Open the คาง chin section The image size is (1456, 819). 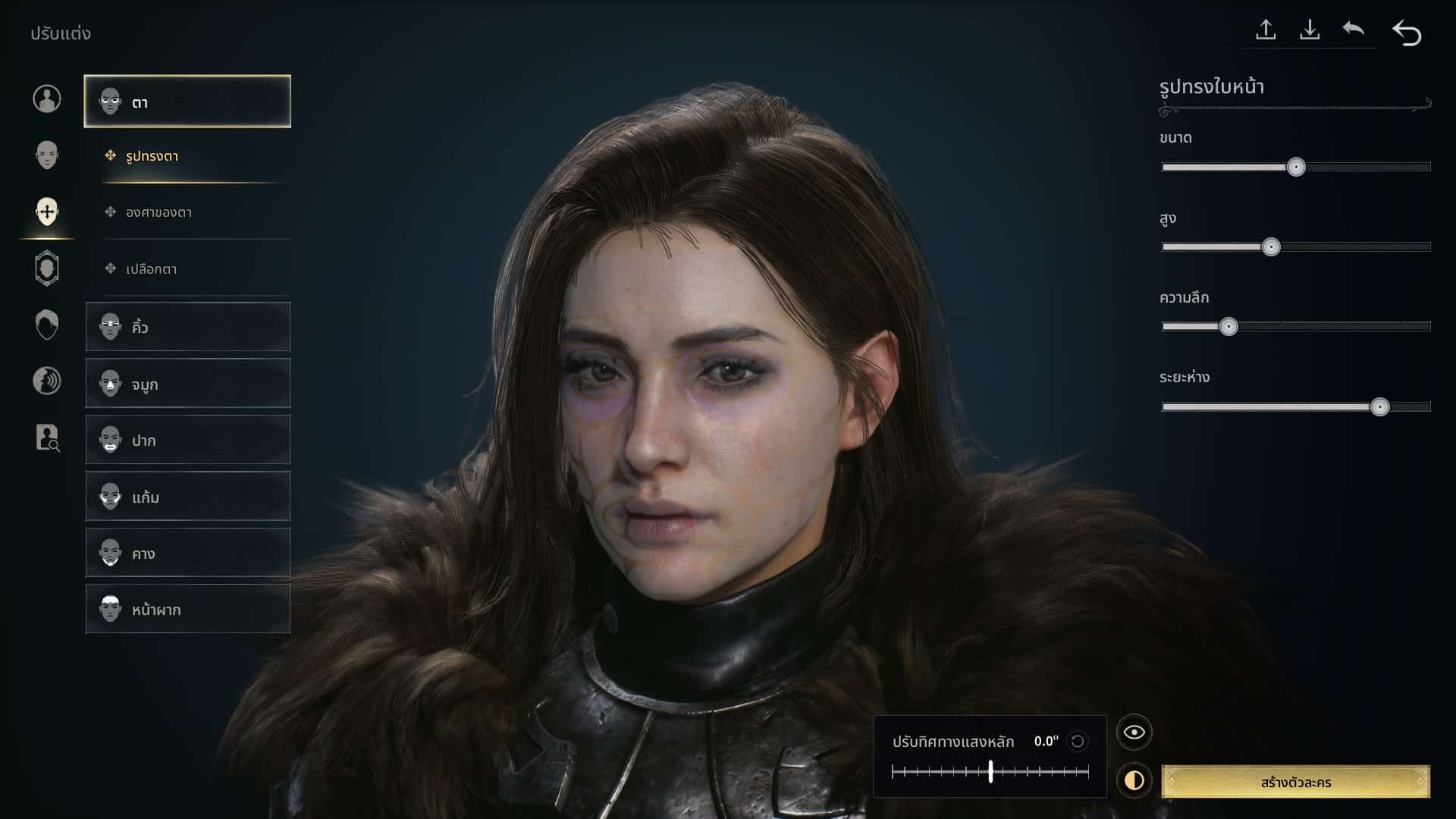tap(187, 553)
